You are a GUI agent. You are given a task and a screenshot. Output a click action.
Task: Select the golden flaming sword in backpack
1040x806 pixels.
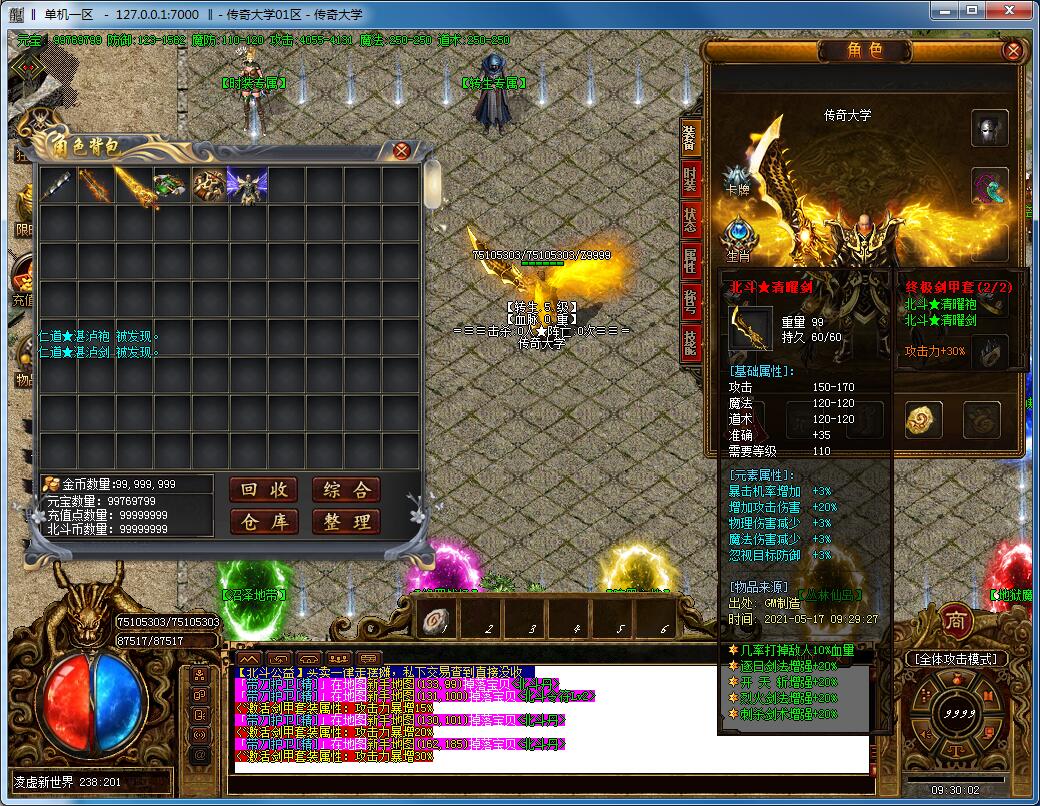coord(133,186)
